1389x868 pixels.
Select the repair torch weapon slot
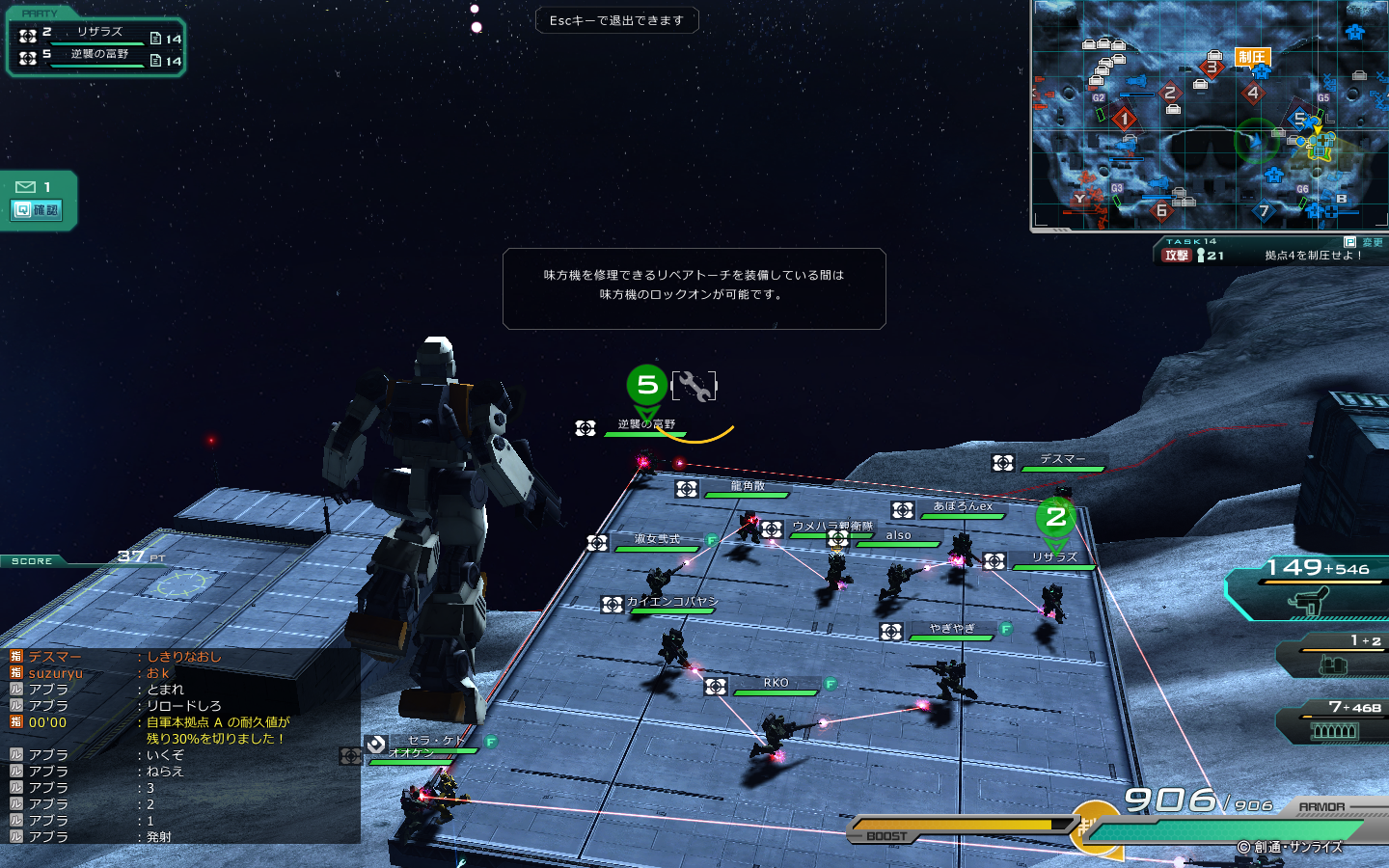pyautogui.click(x=1312, y=590)
